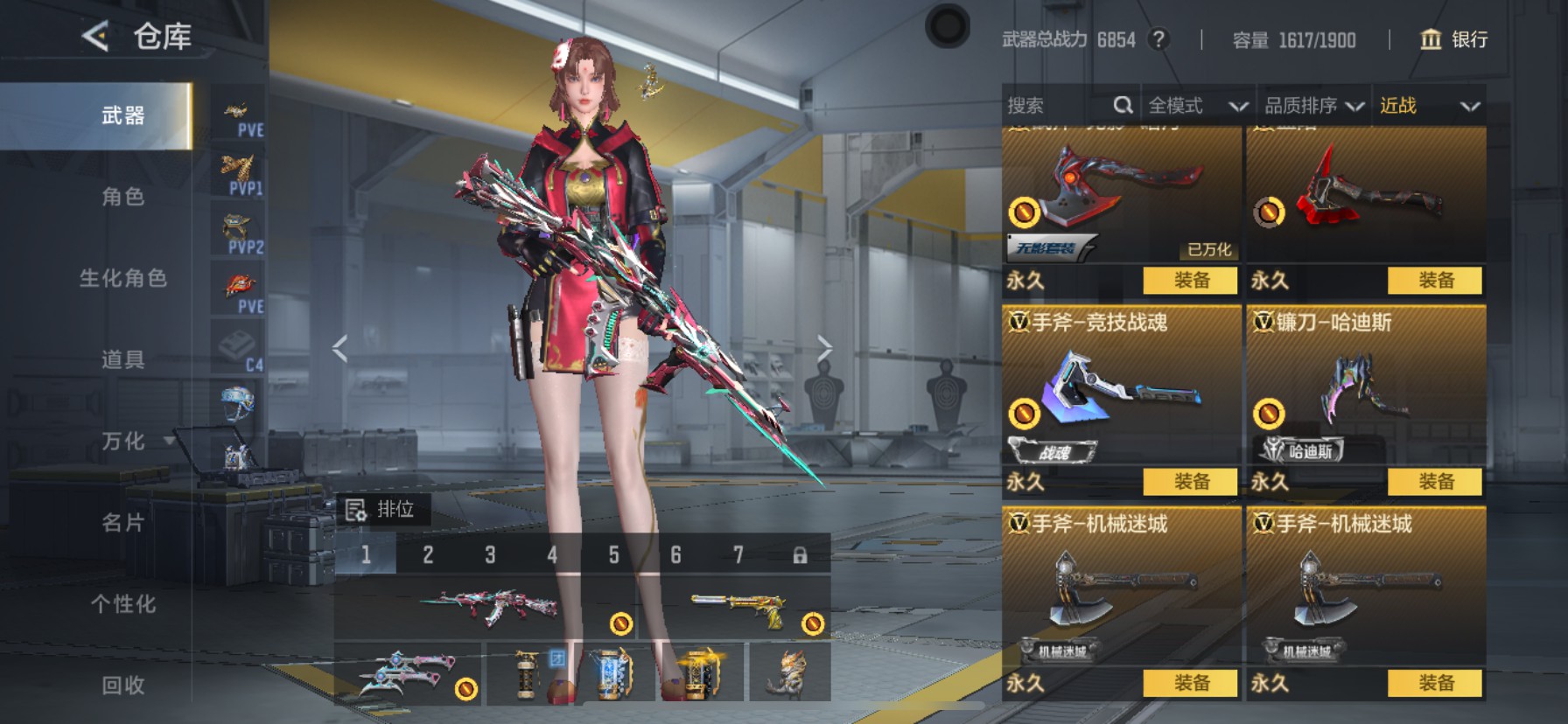Select the 武器 tab
This screenshot has width=1568, height=724.
[122, 115]
